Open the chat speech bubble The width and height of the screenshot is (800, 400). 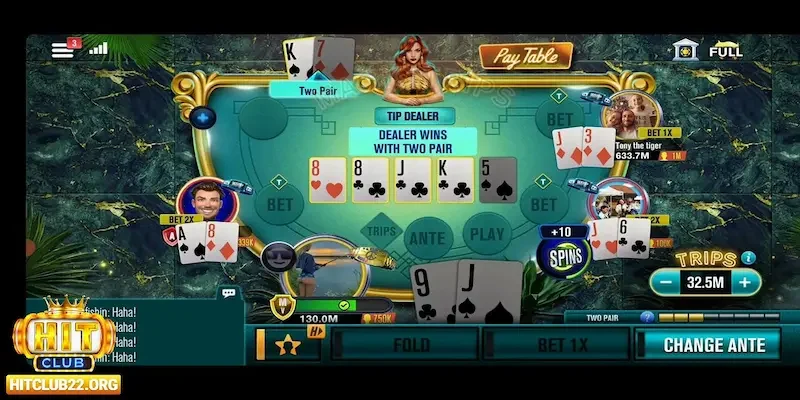click(229, 294)
